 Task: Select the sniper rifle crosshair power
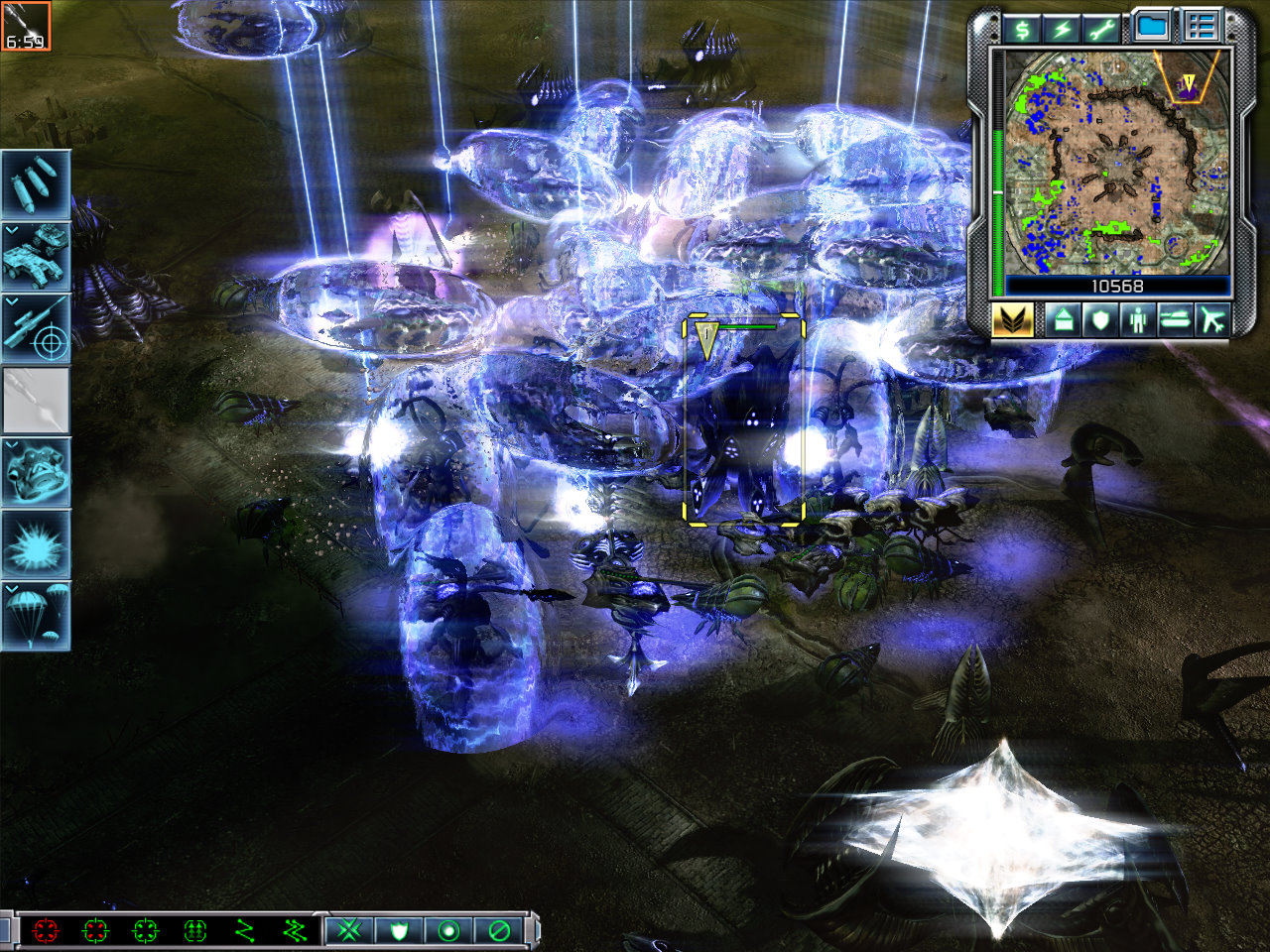(36, 327)
